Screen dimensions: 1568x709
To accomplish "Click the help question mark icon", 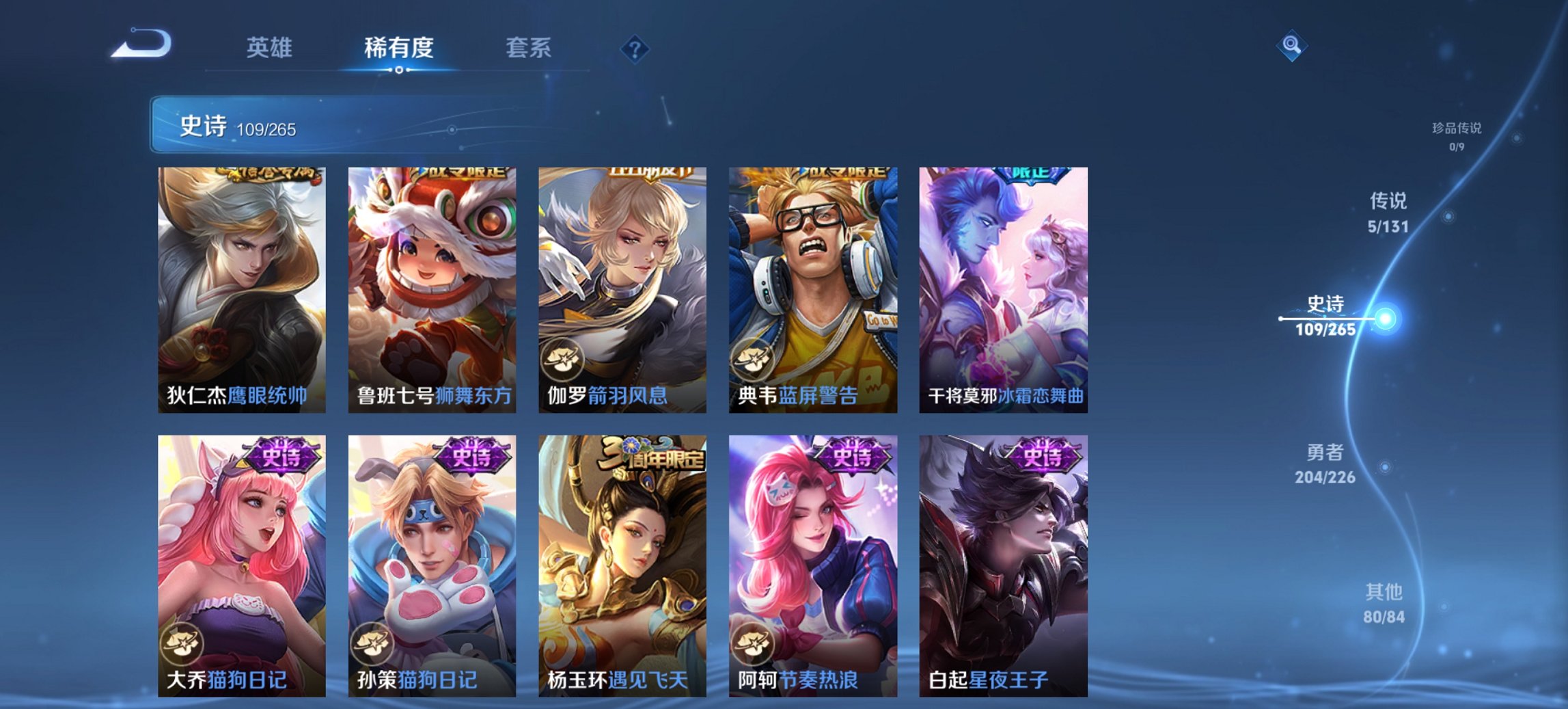I will click(635, 49).
